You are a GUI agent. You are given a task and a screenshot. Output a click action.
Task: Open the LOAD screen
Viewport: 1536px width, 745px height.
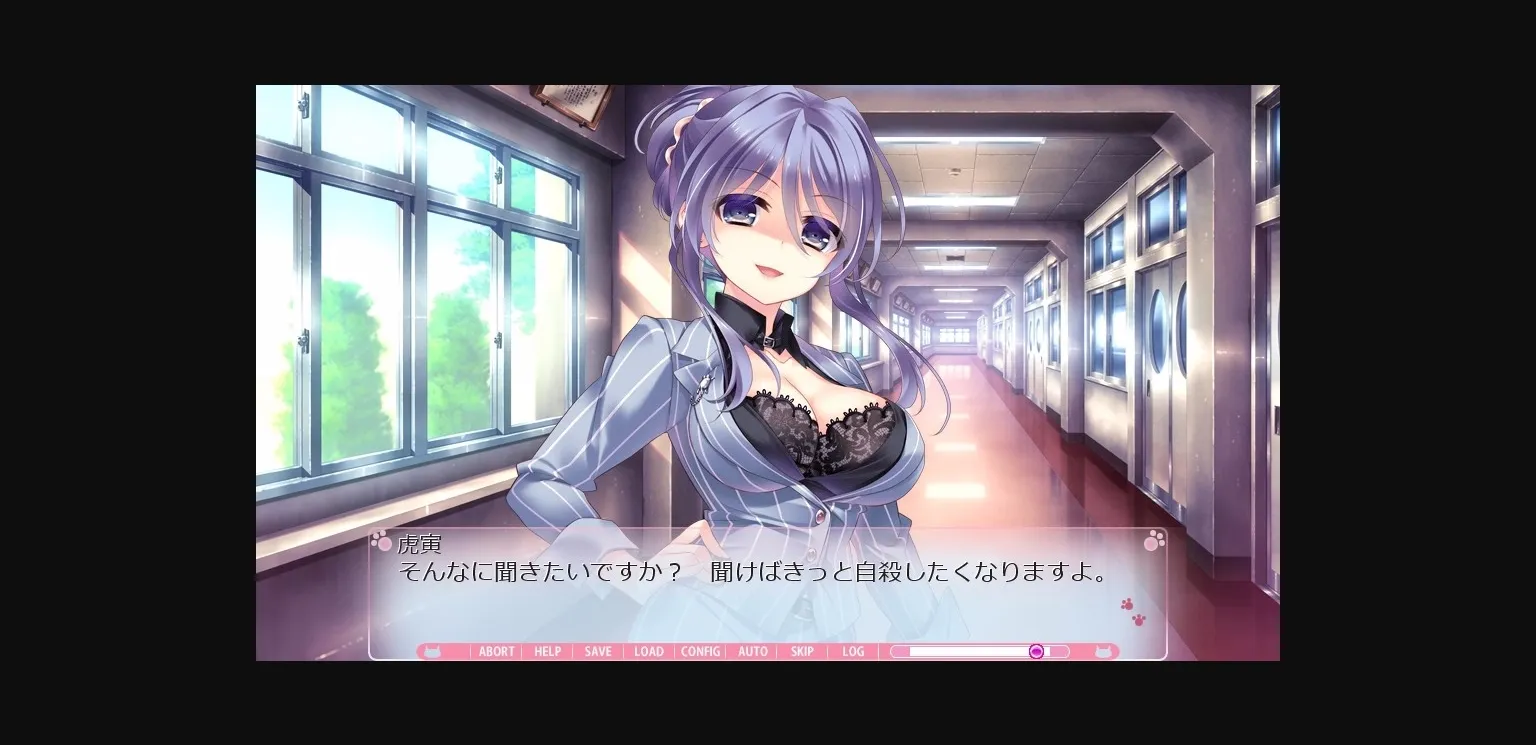pyautogui.click(x=648, y=651)
